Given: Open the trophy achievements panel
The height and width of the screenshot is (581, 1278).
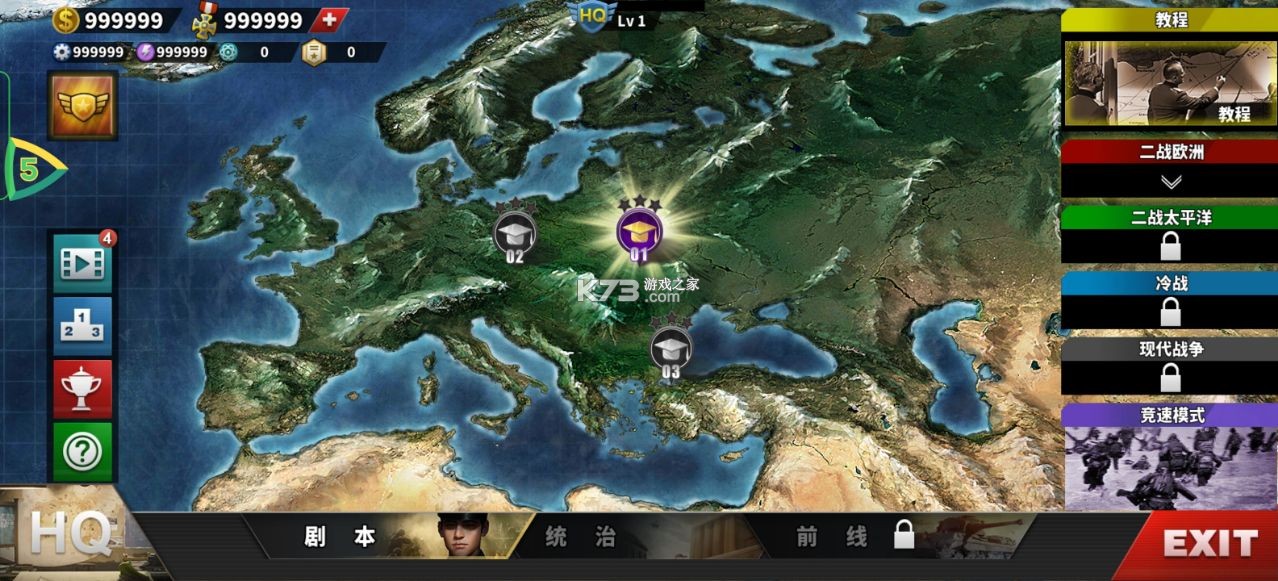Looking at the screenshot, I should (82, 388).
